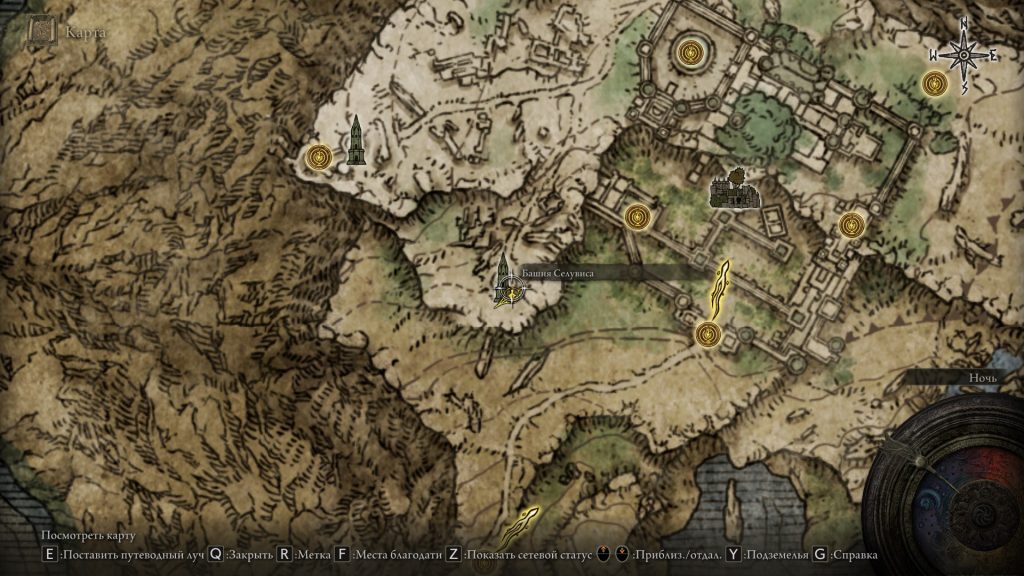The height and width of the screenshot is (576, 1024).
Task: Click the grace marker below the golden guidance ray
Action: click(709, 333)
